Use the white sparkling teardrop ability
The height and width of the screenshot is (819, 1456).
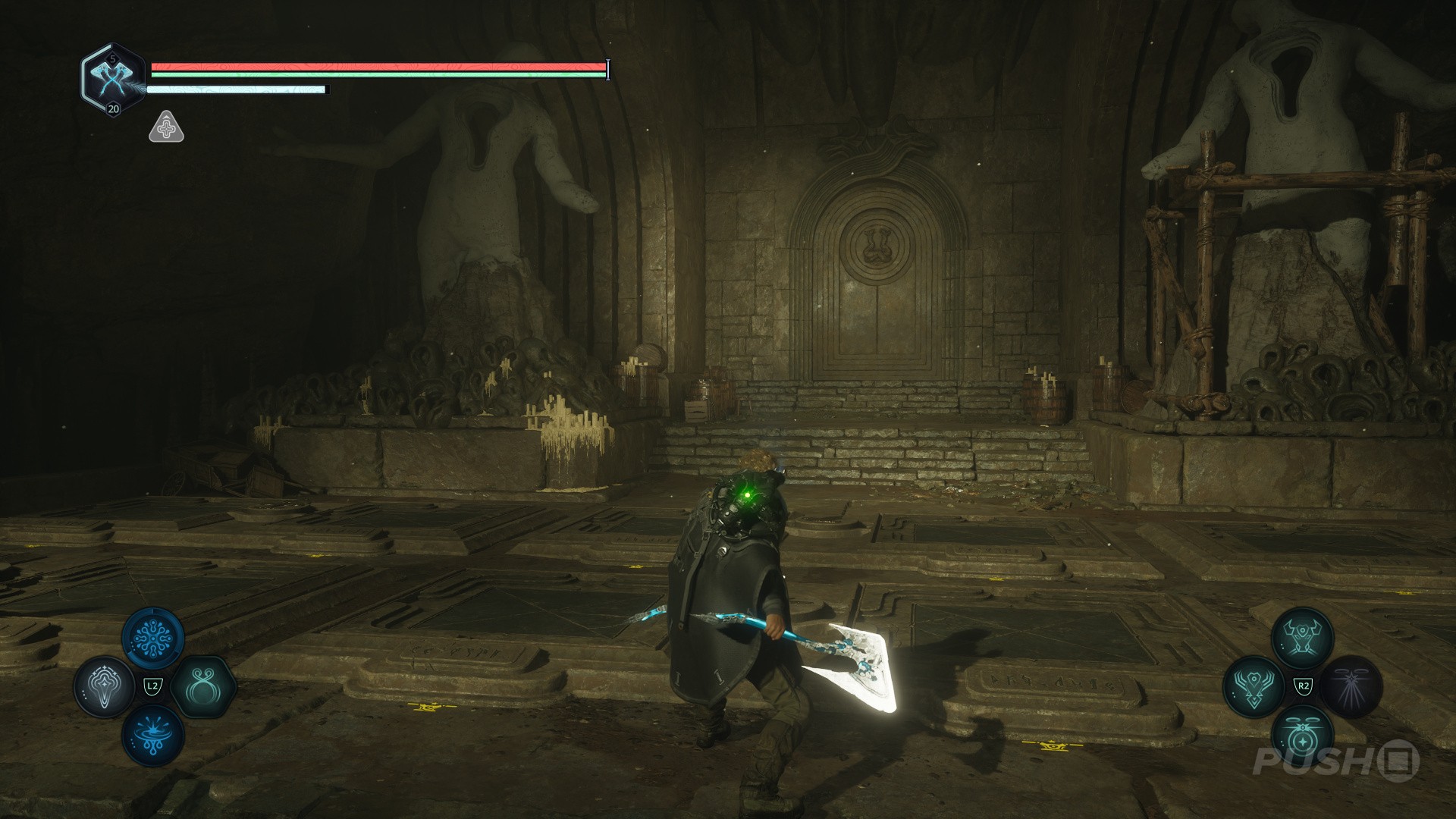104,688
